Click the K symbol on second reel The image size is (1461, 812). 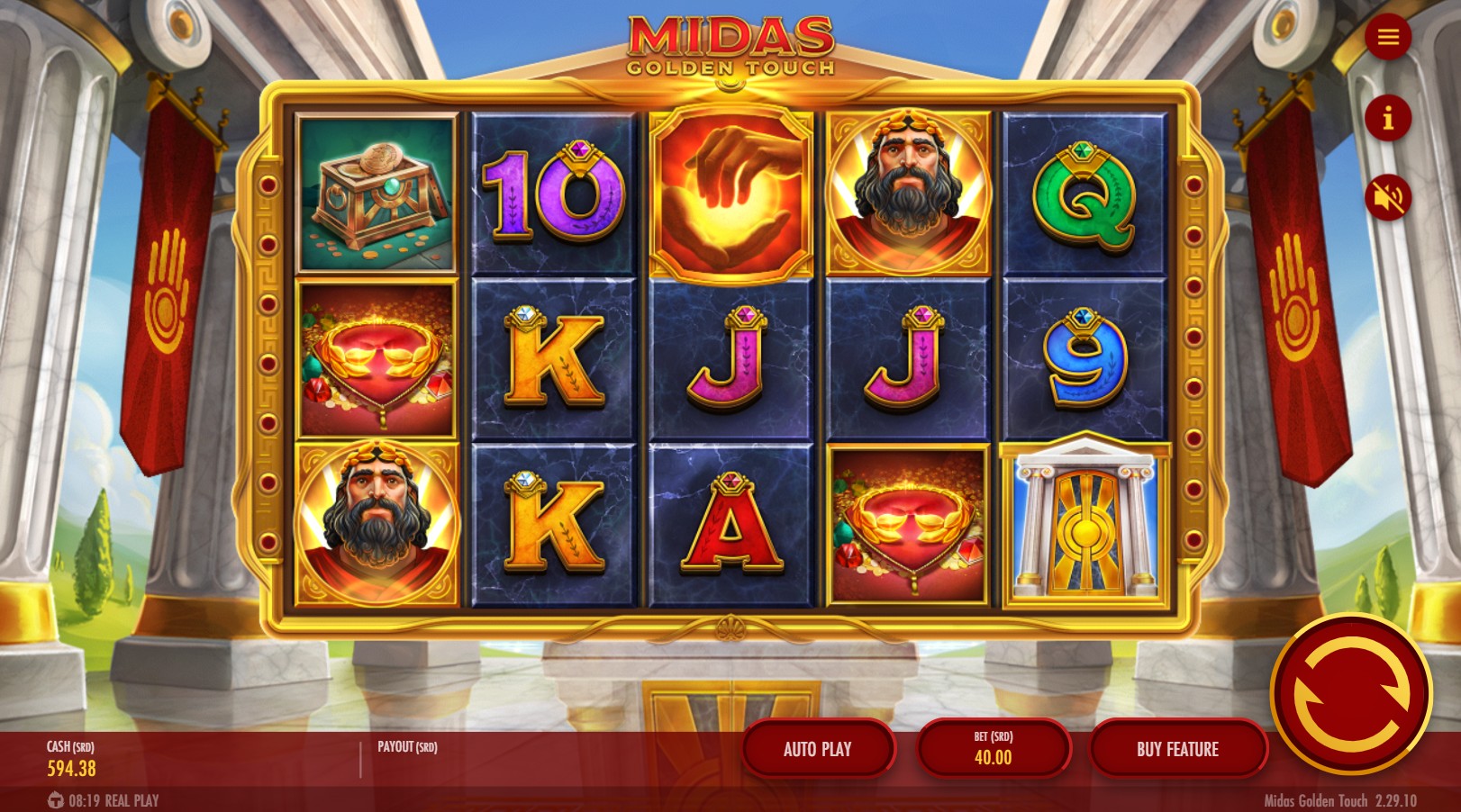click(551, 355)
